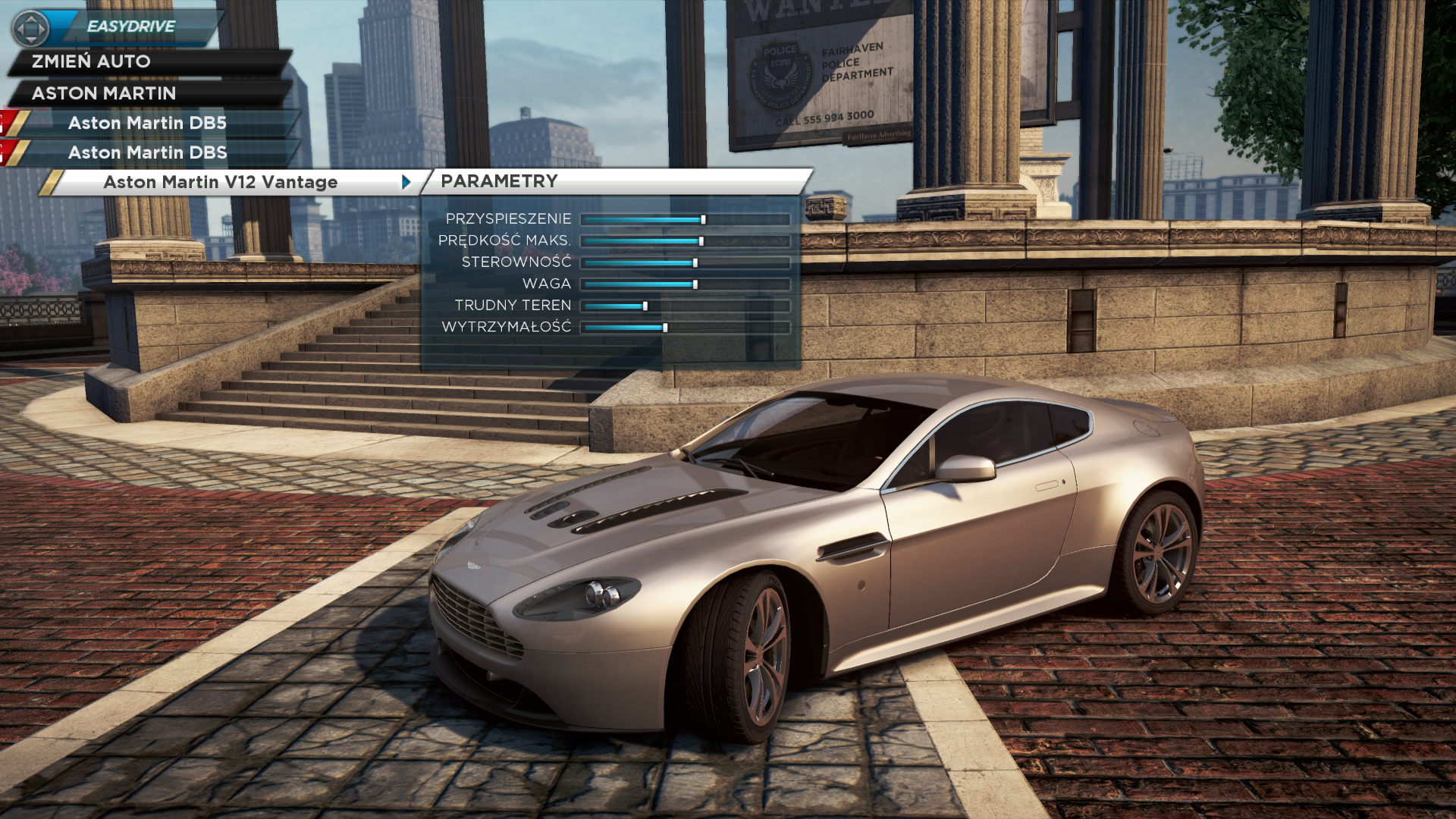The image size is (1456, 819).
Task: Open the Aston Martin manufacturer heading
Action: 104,93
